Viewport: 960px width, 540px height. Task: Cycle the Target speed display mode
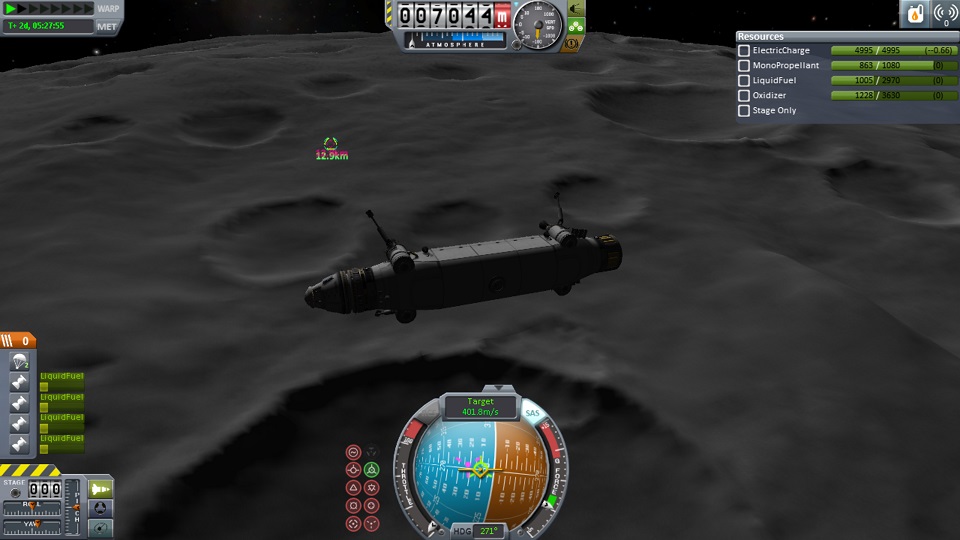pos(478,408)
